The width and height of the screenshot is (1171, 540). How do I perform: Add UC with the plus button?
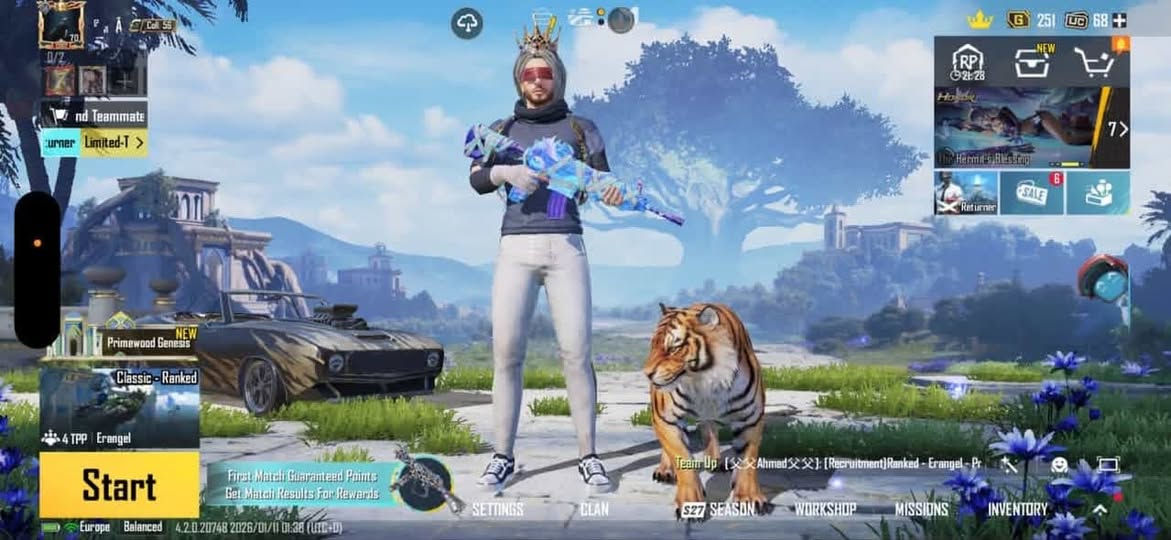(x=1119, y=20)
